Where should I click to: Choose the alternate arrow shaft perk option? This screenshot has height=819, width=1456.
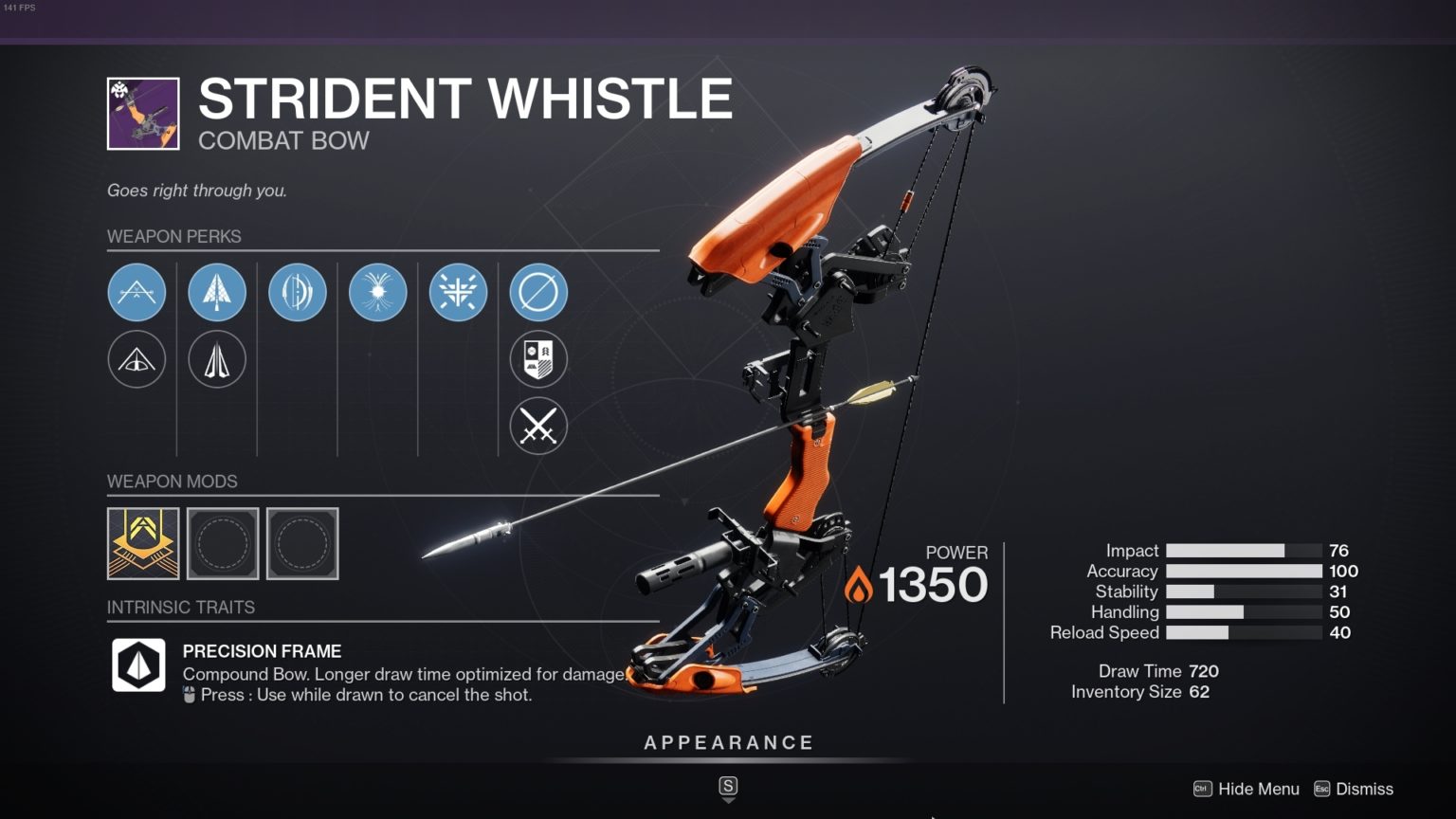[x=217, y=360]
